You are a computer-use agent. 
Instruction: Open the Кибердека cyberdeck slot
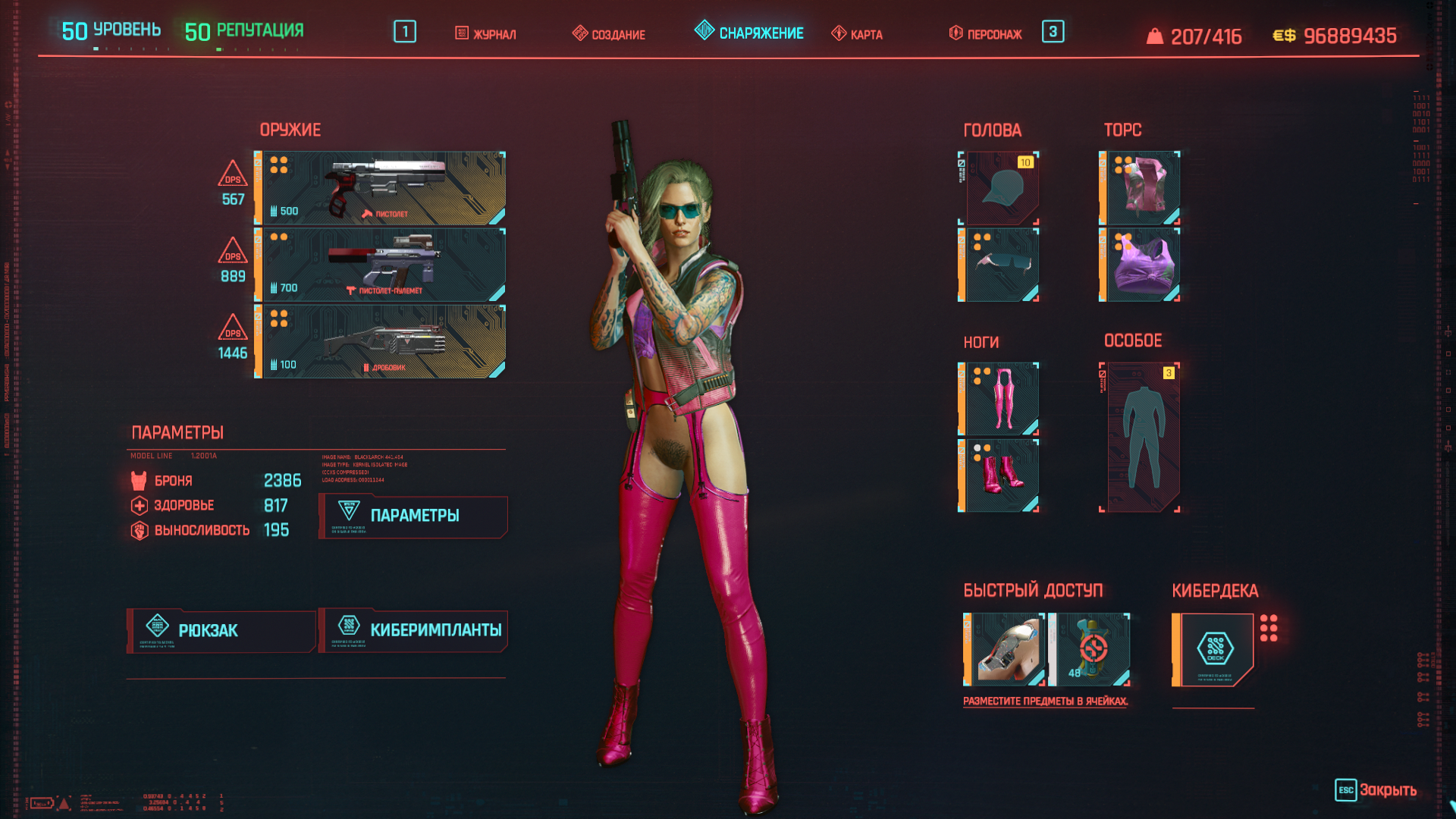[1213, 650]
